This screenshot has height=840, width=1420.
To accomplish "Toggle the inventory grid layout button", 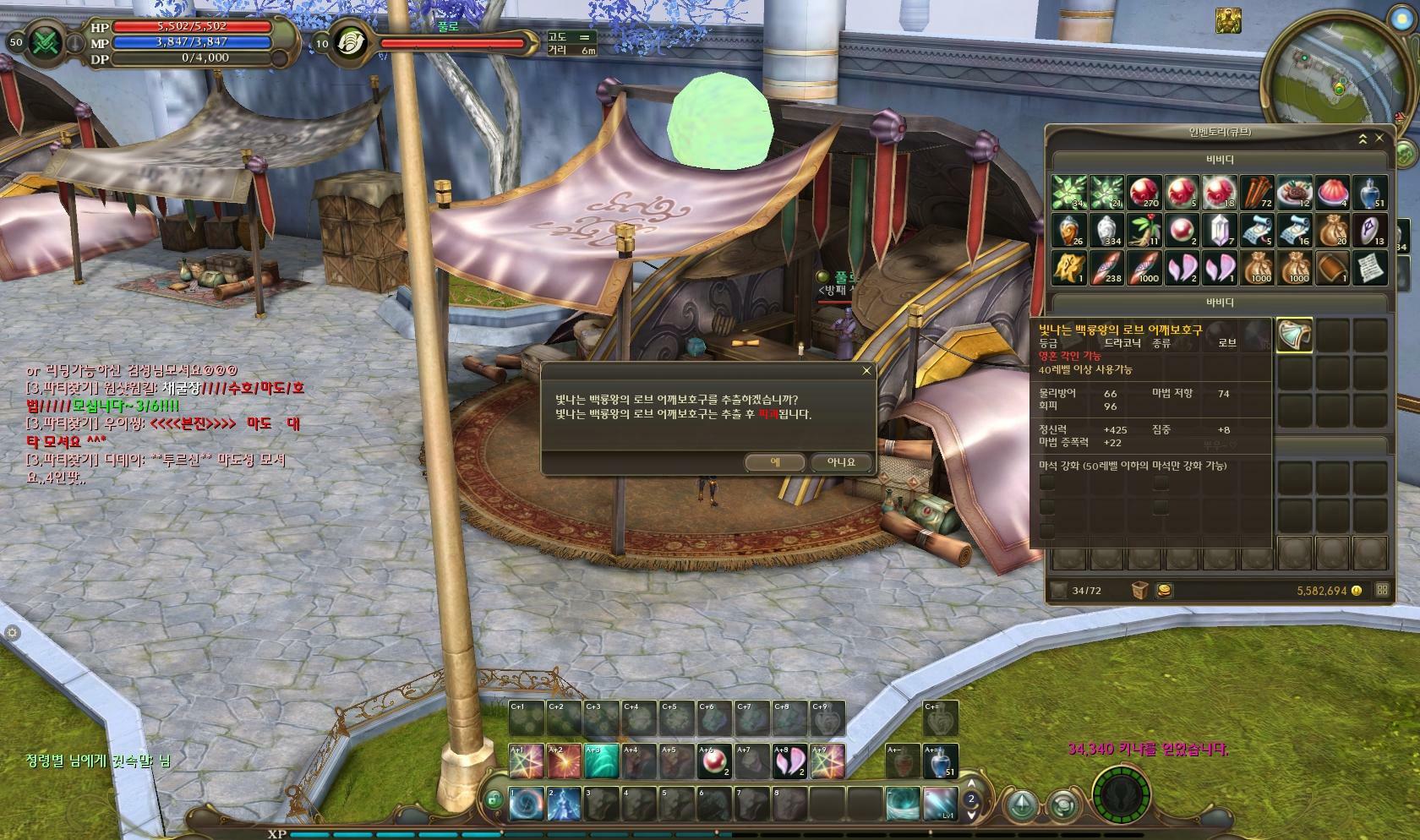I will [x=1383, y=590].
